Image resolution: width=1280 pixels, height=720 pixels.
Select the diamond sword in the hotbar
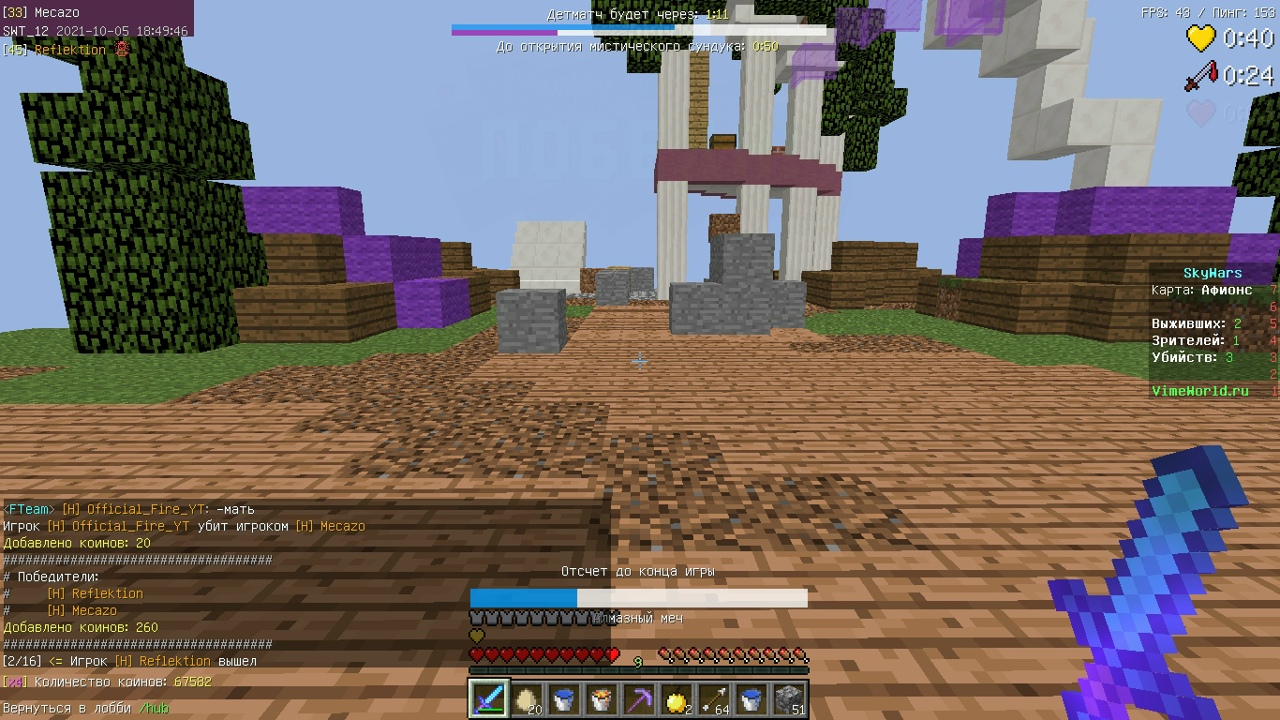pos(488,697)
